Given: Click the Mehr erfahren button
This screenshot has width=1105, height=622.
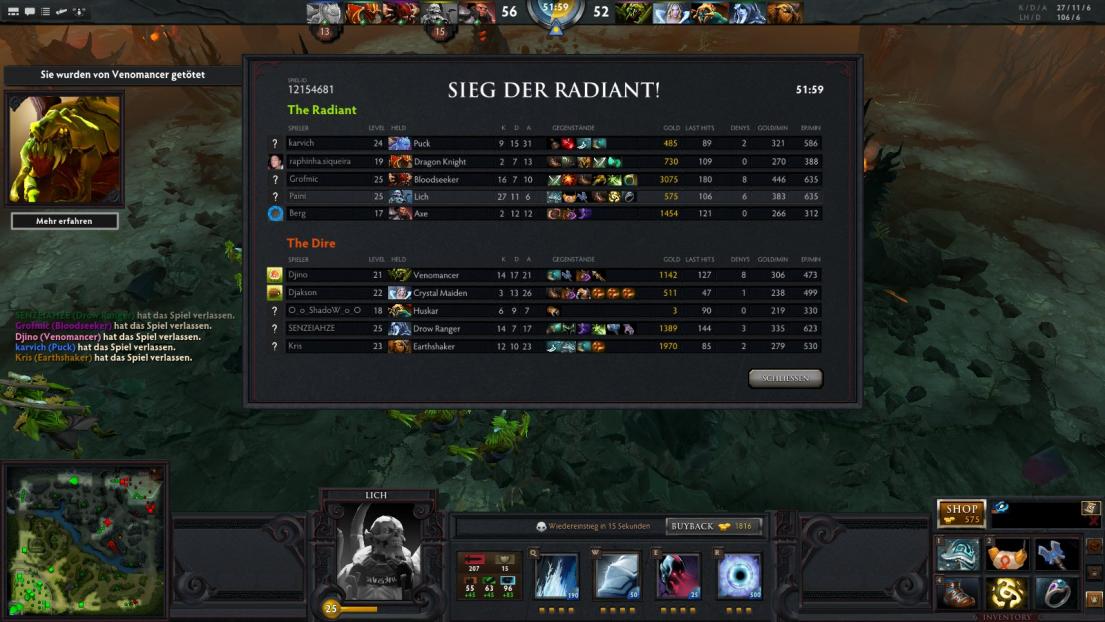Looking at the screenshot, I should point(64,221).
